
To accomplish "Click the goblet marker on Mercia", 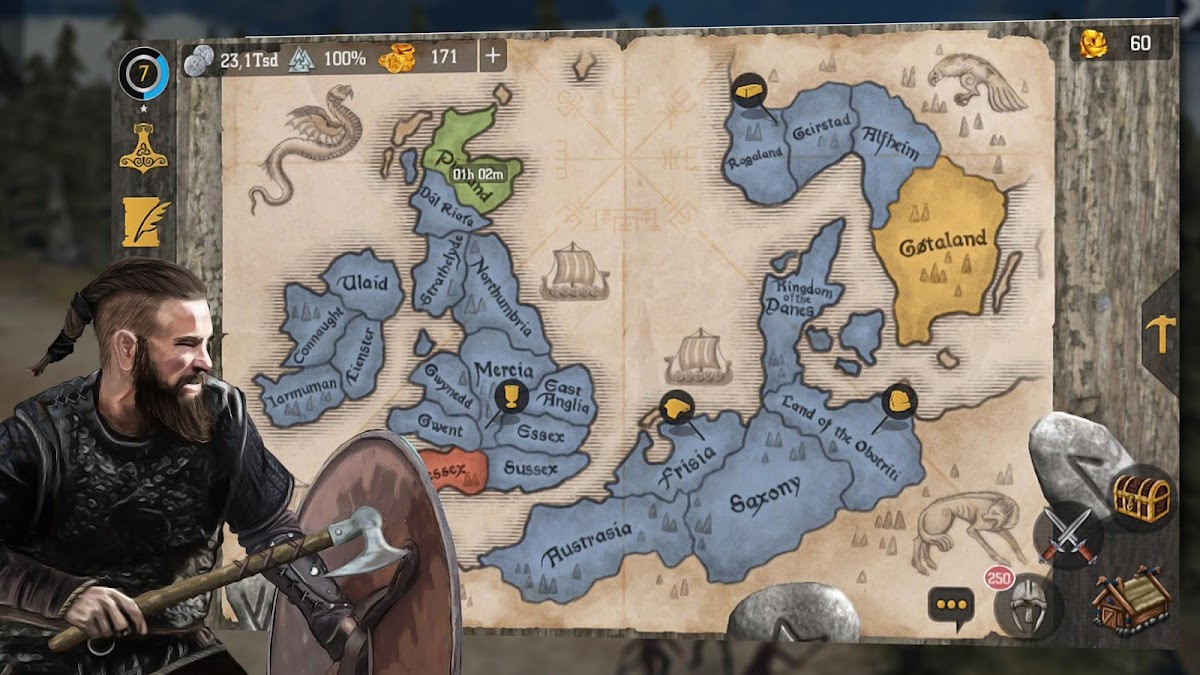I will [511, 398].
